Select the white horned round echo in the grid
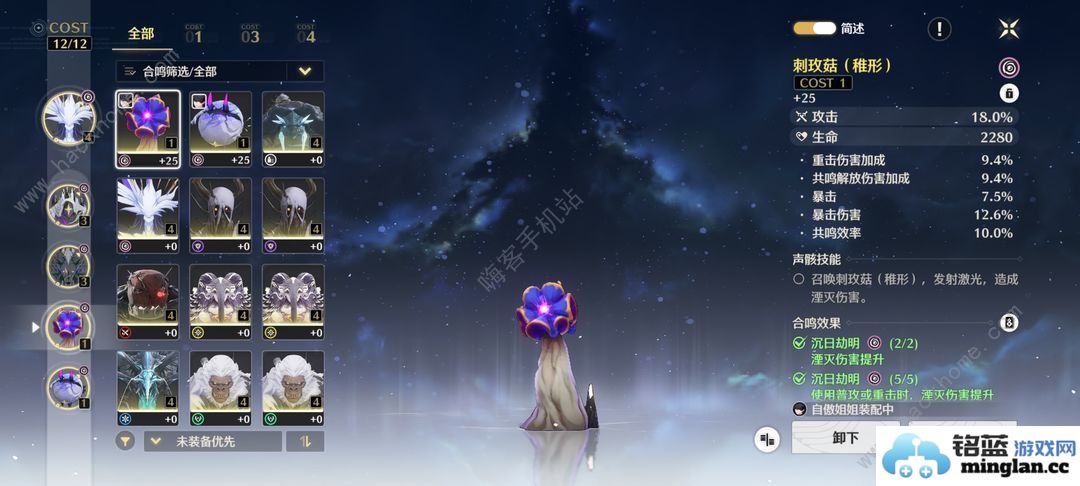This screenshot has width=1080, height=486. click(x=221, y=130)
